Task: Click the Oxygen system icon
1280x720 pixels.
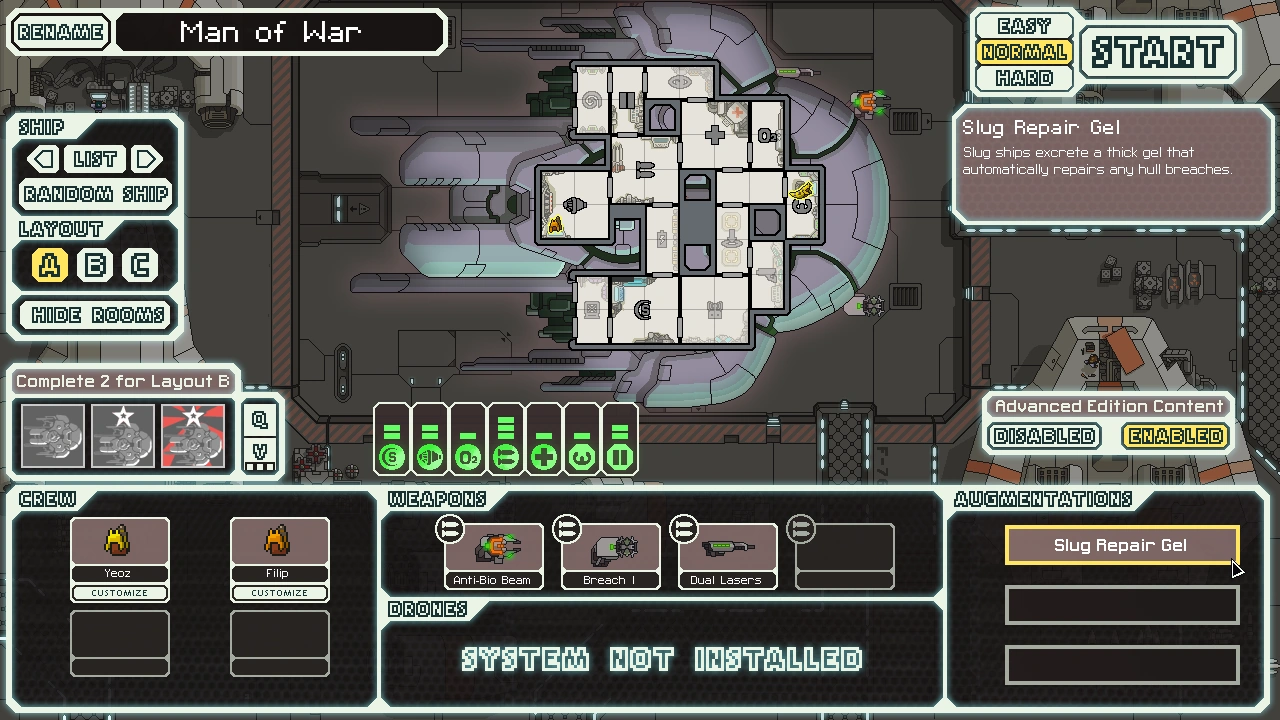Action: pos(467,455)
